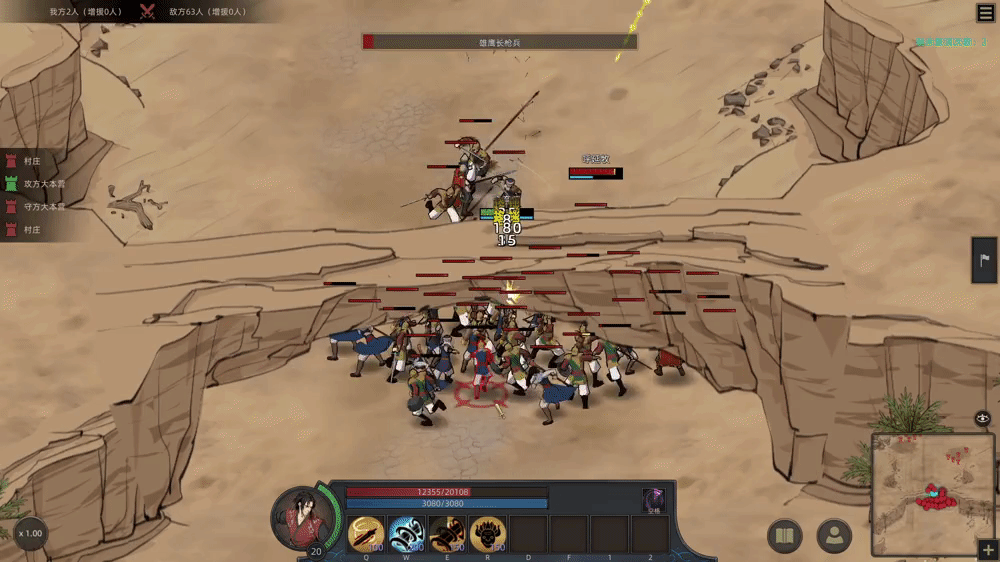Toggle the eye visibility icon above the minimap
This screenshot has width=1000, height=562.
983,418
